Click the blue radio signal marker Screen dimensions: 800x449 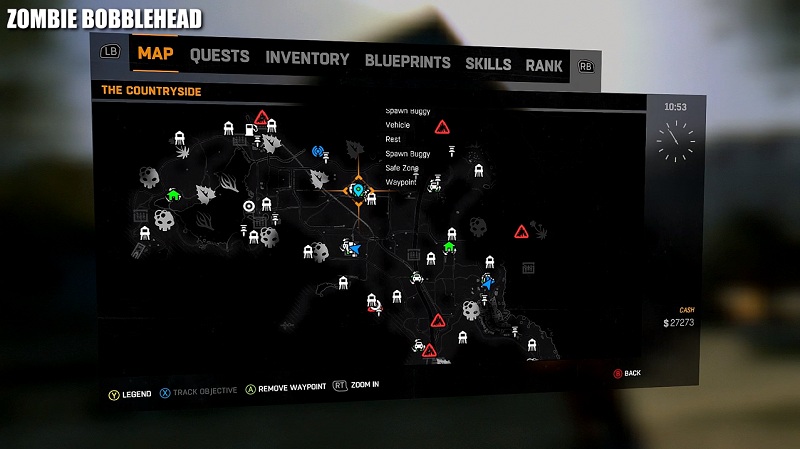[x=319, y=152]
